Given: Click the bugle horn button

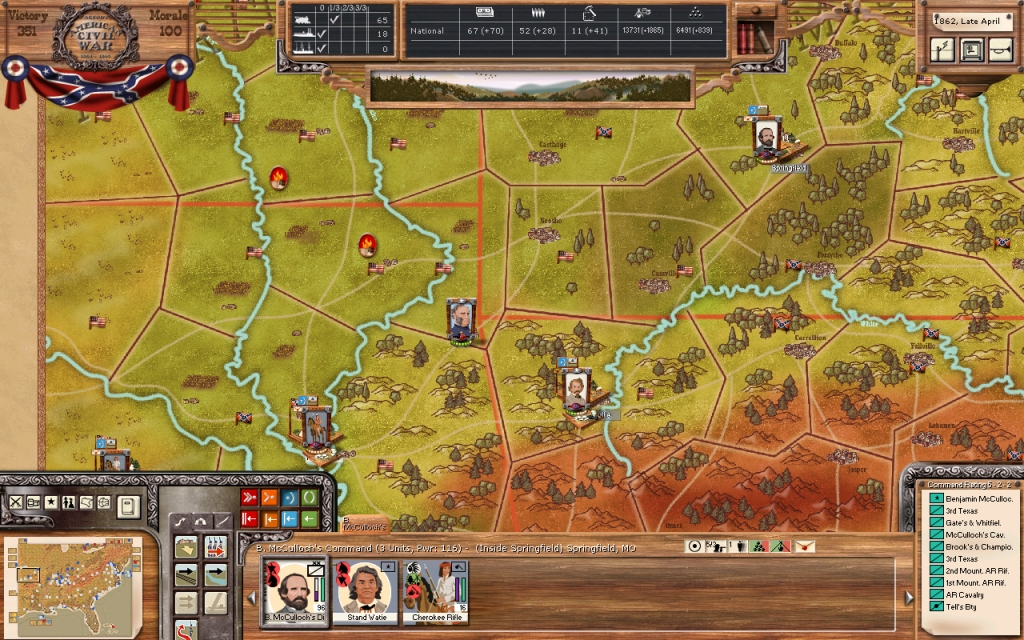Looking at the screenshot, I should click(998, 49).
